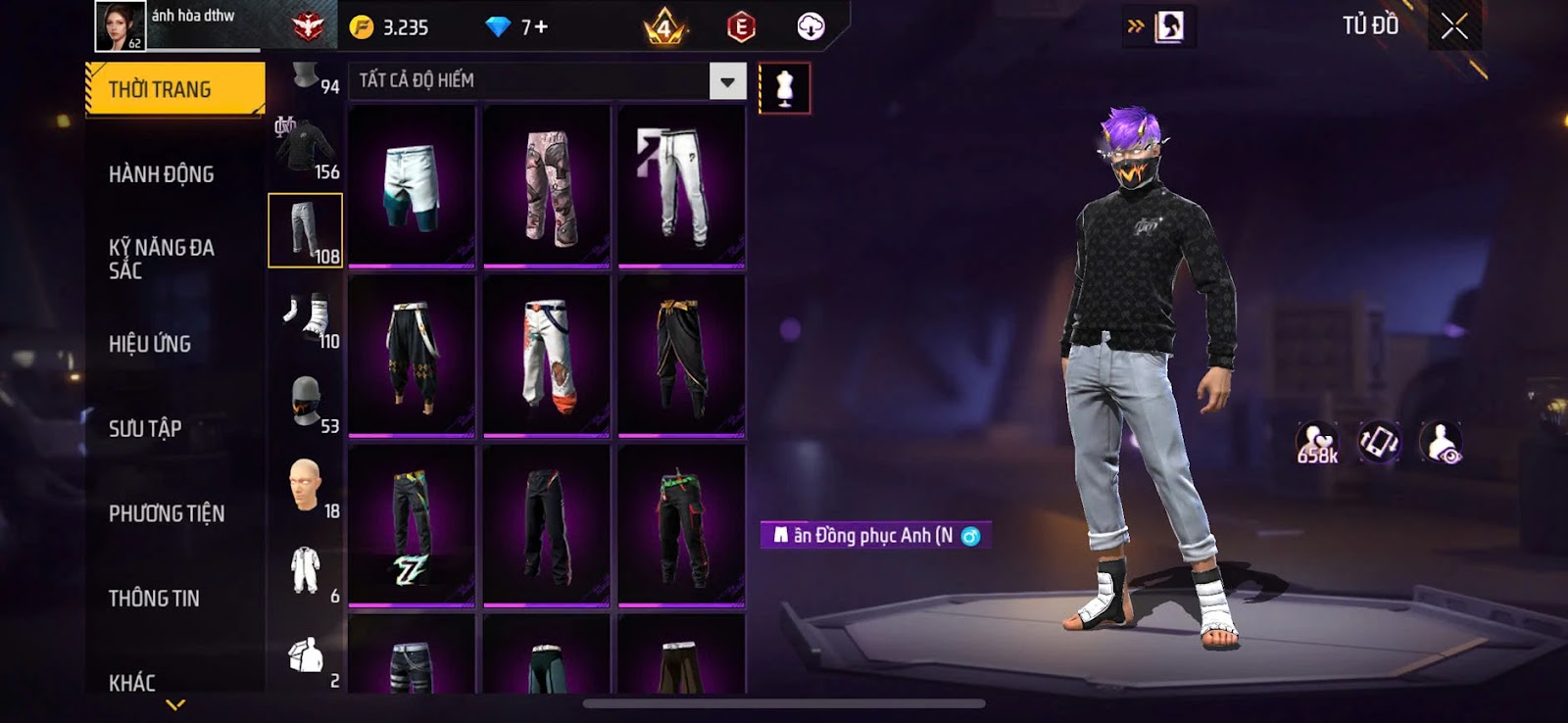Select the Hiệu Ứng tab
The height and width of the screenshot is (723, 1568).
150,344
